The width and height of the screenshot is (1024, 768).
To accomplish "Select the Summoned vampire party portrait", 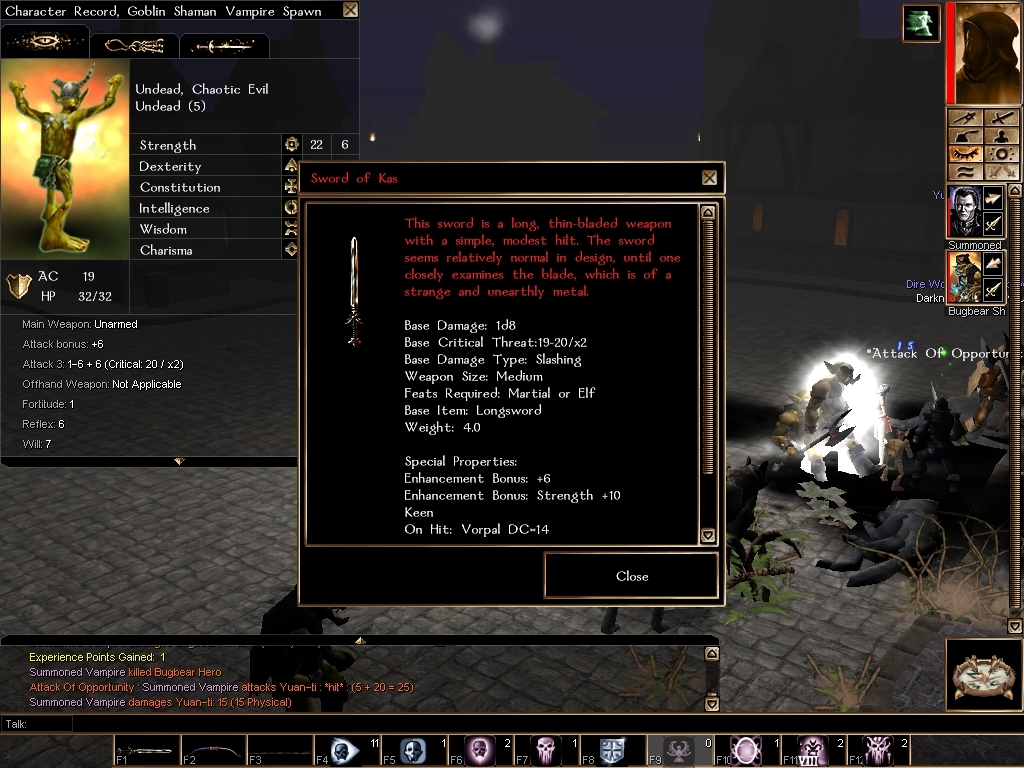I will (964, 212).
